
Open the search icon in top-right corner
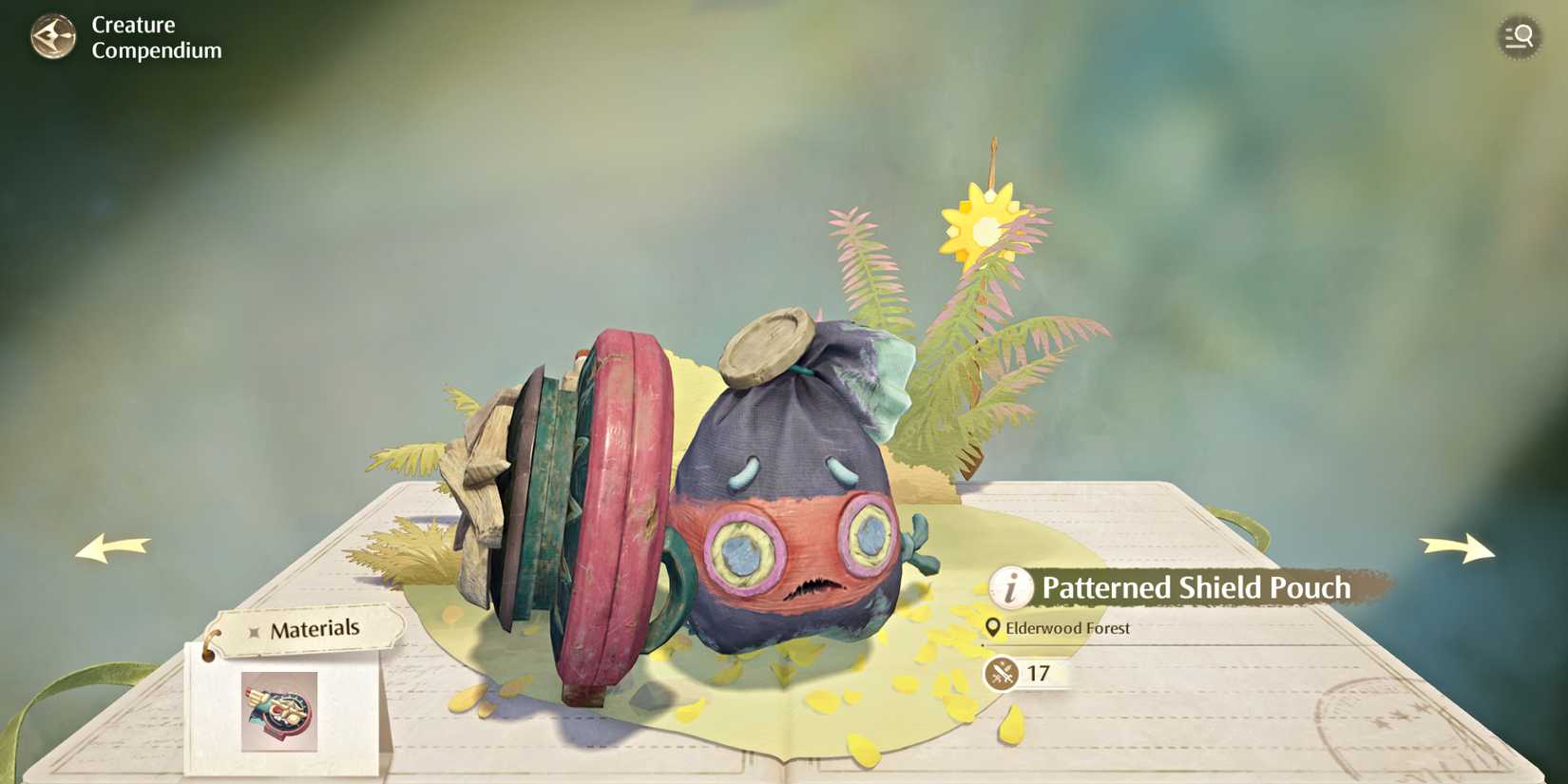coord(1520,37)
